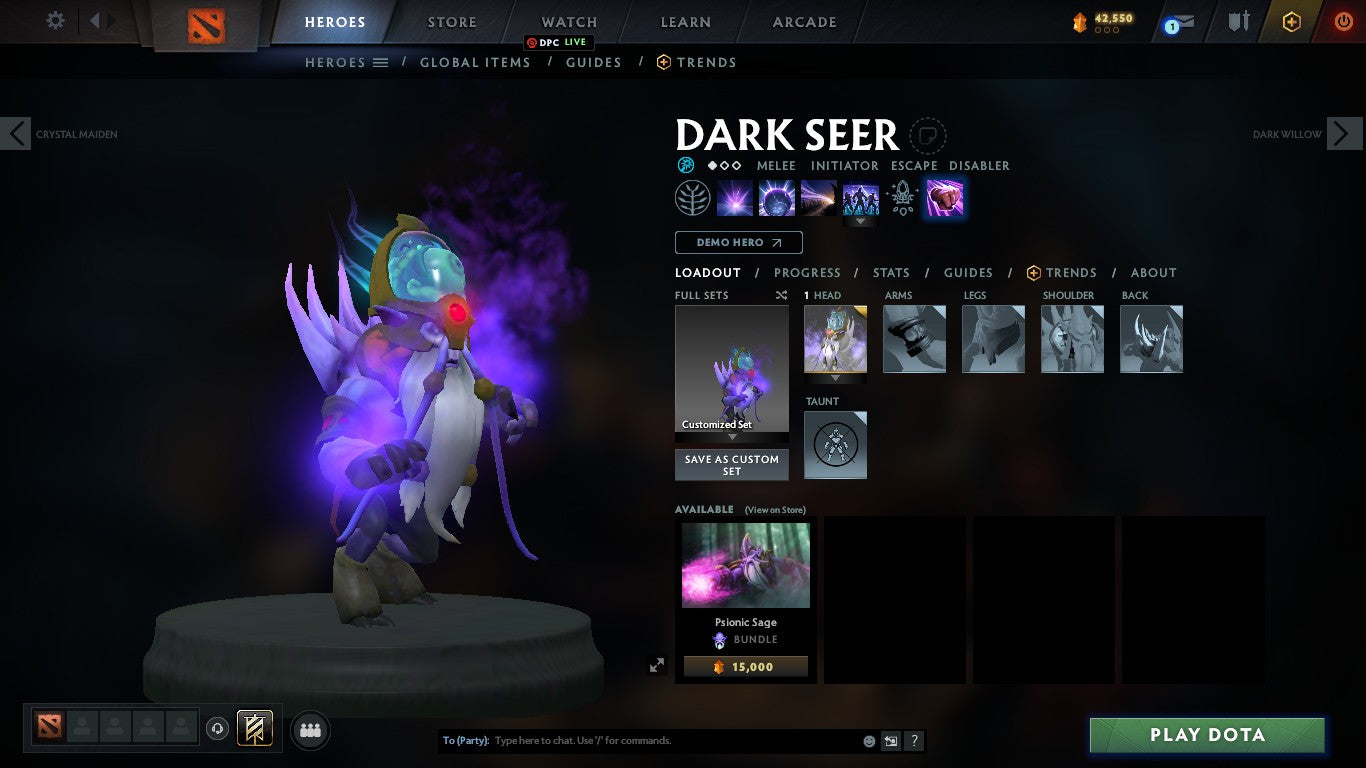The width and height of the screenshot is (1366, 768).
Task: Open the Aghanim's Scepter upgrade icon
Action: 903,197
